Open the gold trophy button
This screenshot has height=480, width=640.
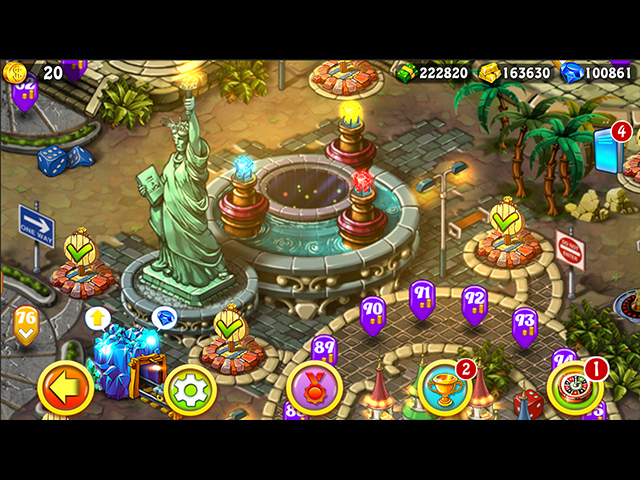pyautogui.click(x=443, y=388)
